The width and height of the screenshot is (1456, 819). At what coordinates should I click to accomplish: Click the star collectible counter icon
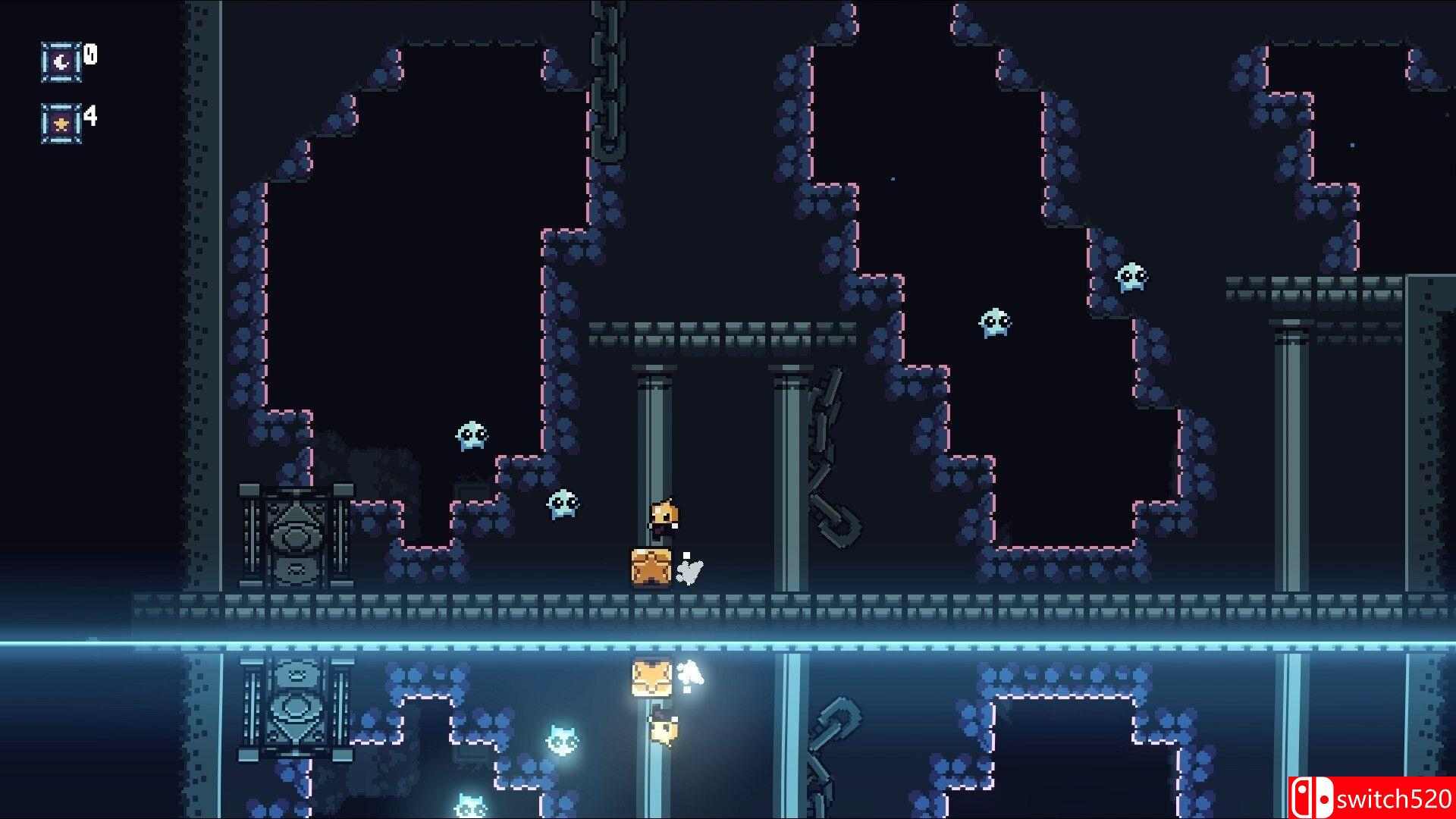pyautogui.click(x=61, y=123)
